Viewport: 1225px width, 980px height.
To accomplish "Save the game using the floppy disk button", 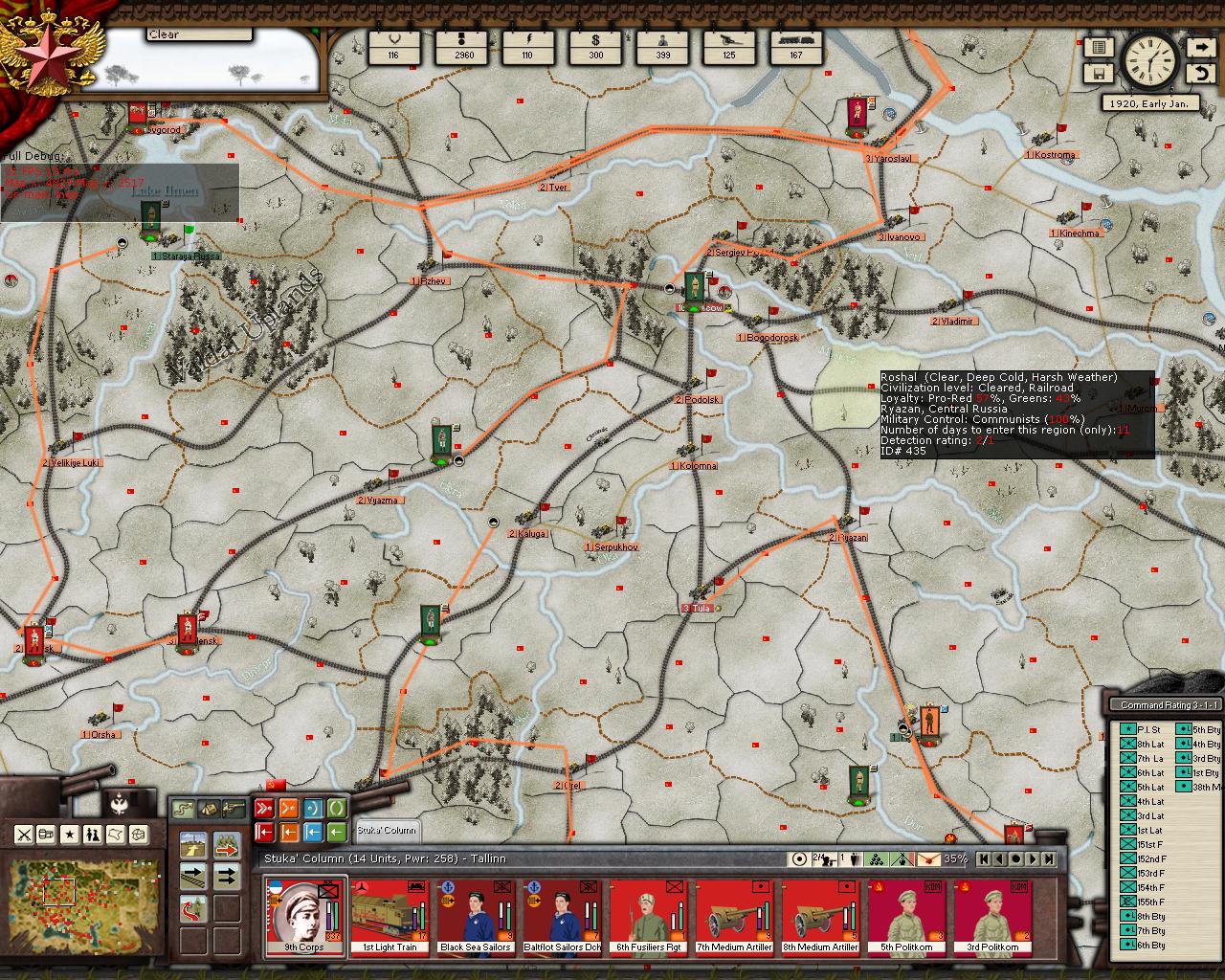I will point(1097,73).
